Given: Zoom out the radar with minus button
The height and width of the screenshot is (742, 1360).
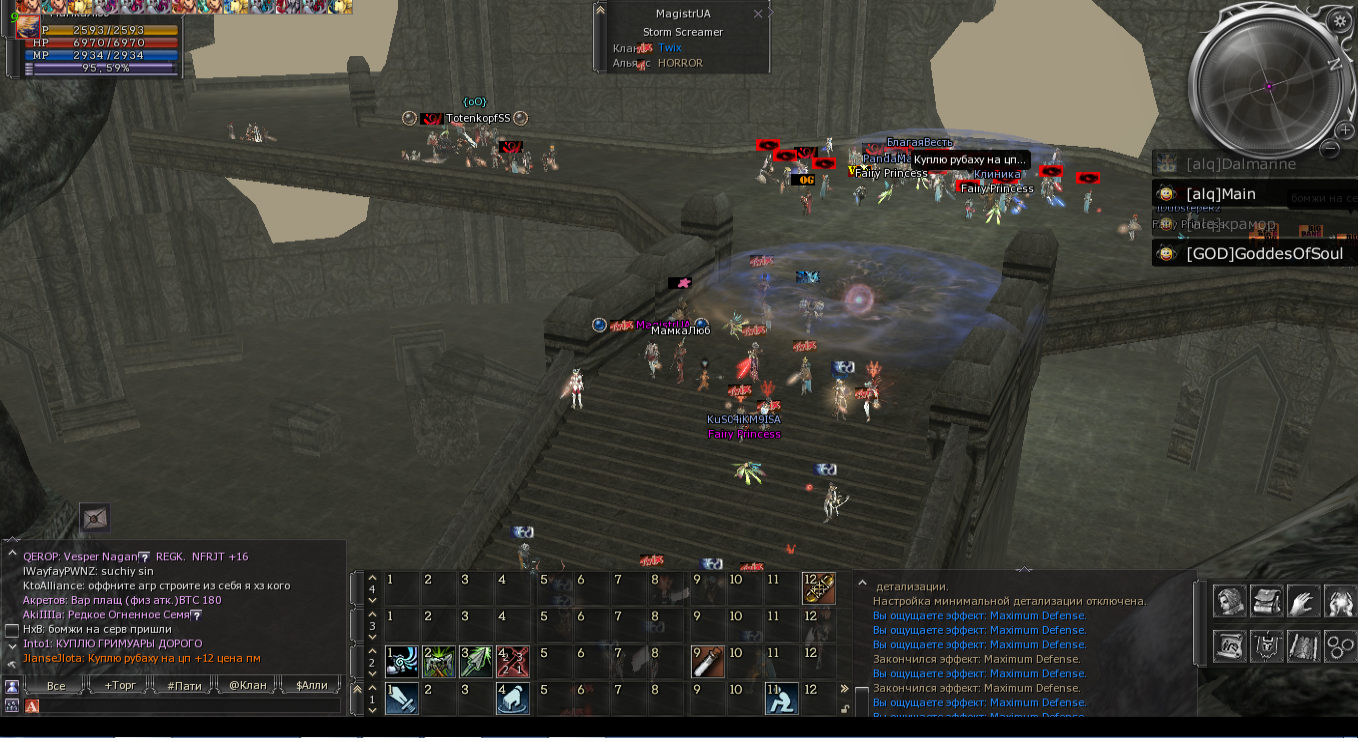Looking at the screenshot, I should click(x=1330, y=148).
